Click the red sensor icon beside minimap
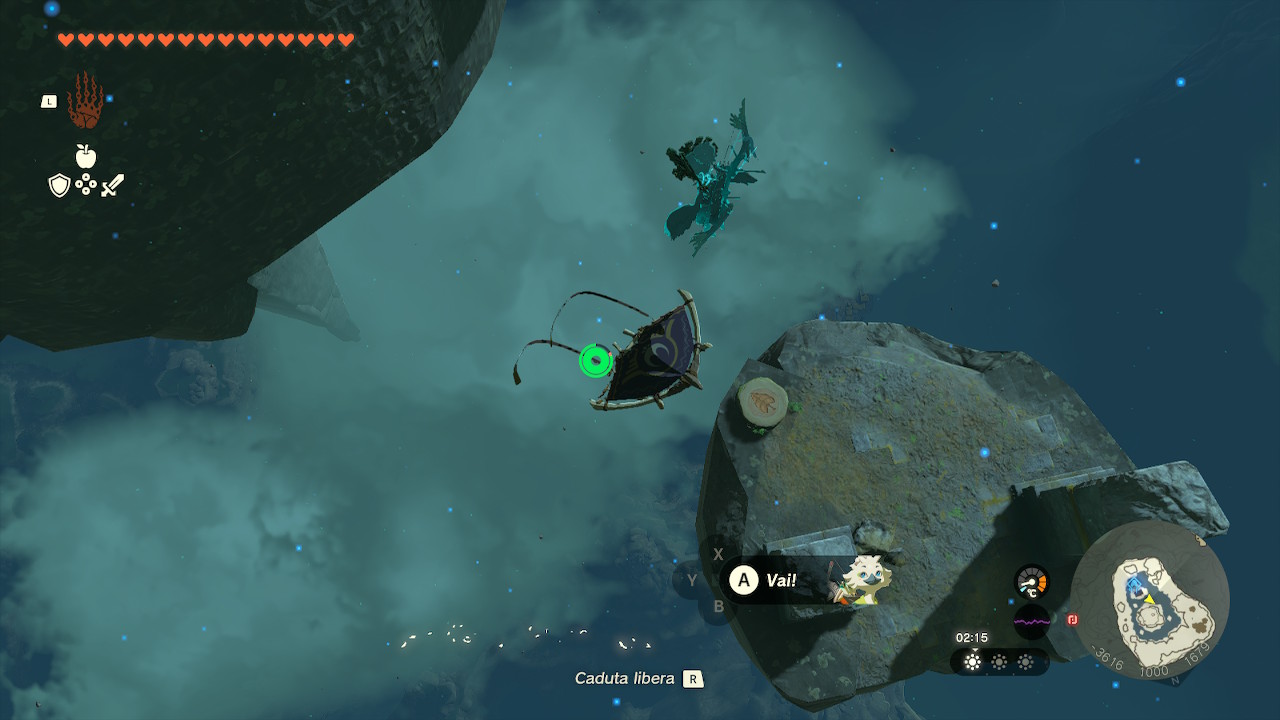 click(x=1072, y=620)
